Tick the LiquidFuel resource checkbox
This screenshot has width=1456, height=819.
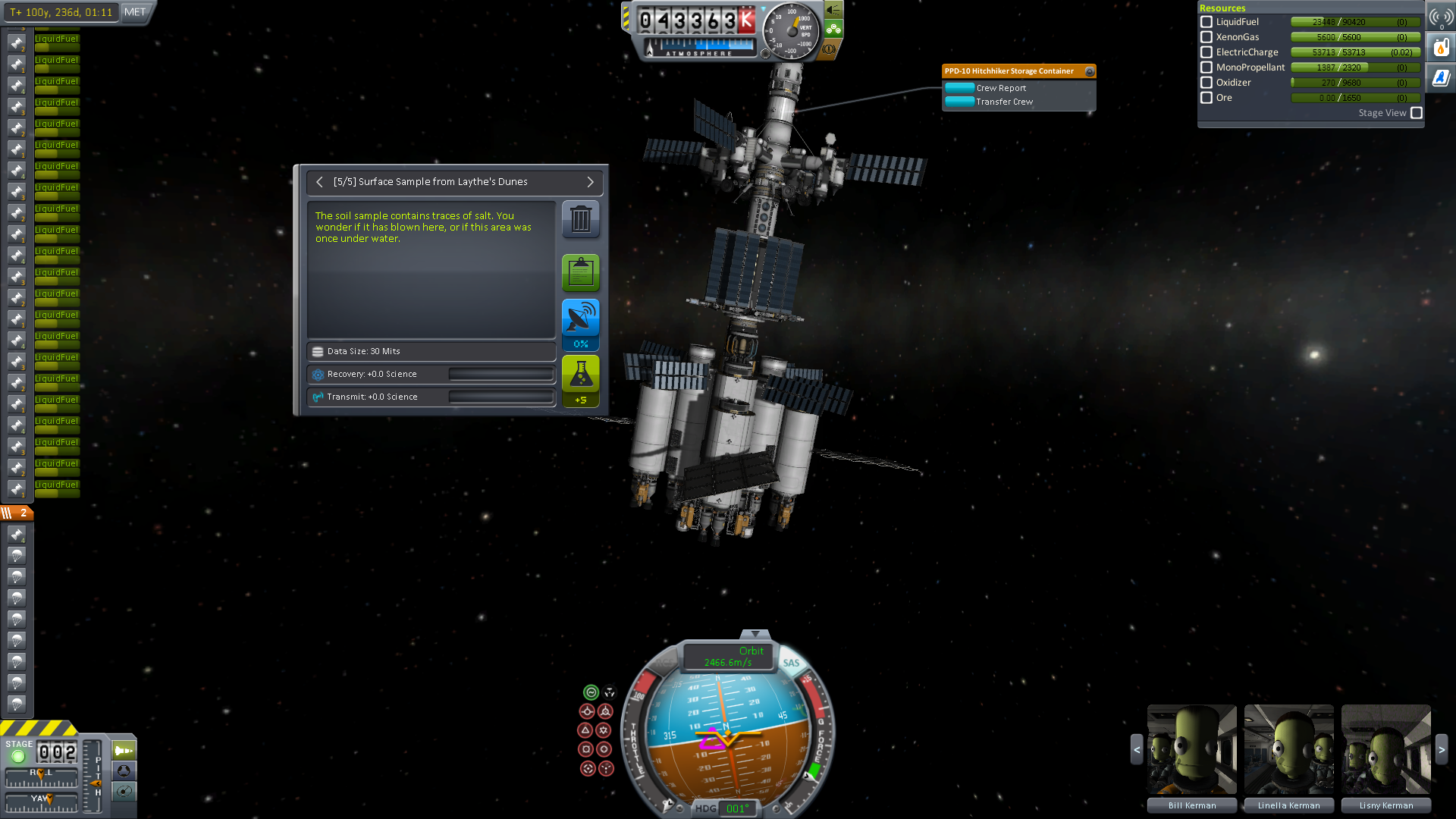1207,22
